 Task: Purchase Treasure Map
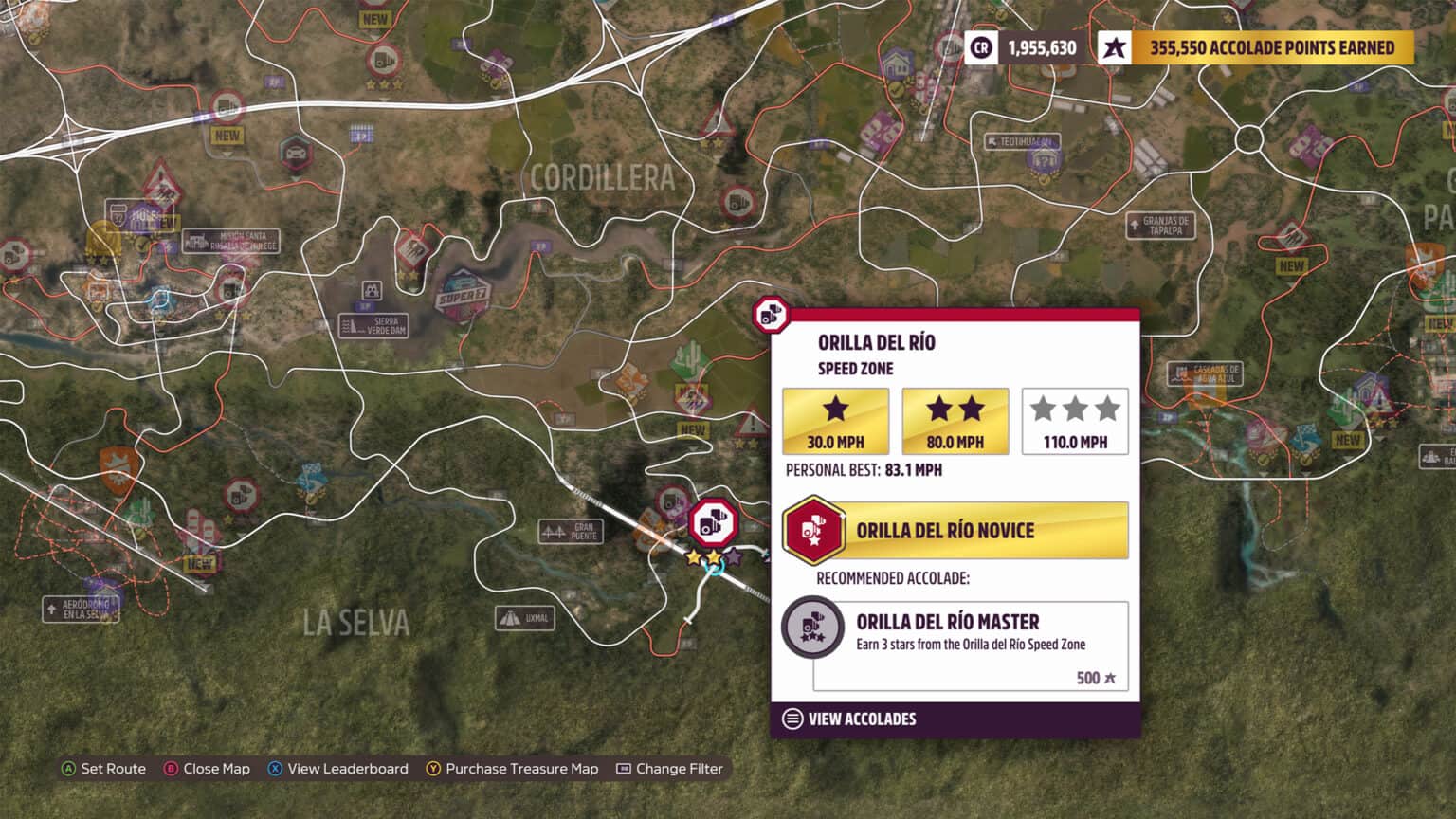tap(512, 769)
